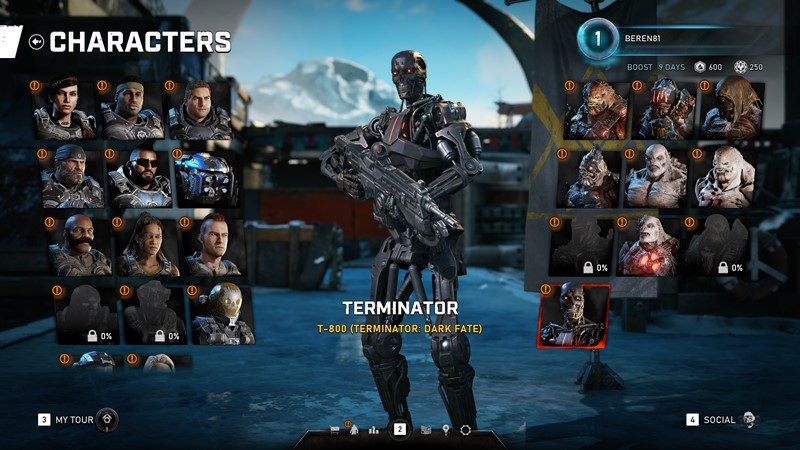The height and width of the screenshot is (450, 800).
Task: Select the highlighted Terminator T-800 portrait
Action: (x=574, y=316)
